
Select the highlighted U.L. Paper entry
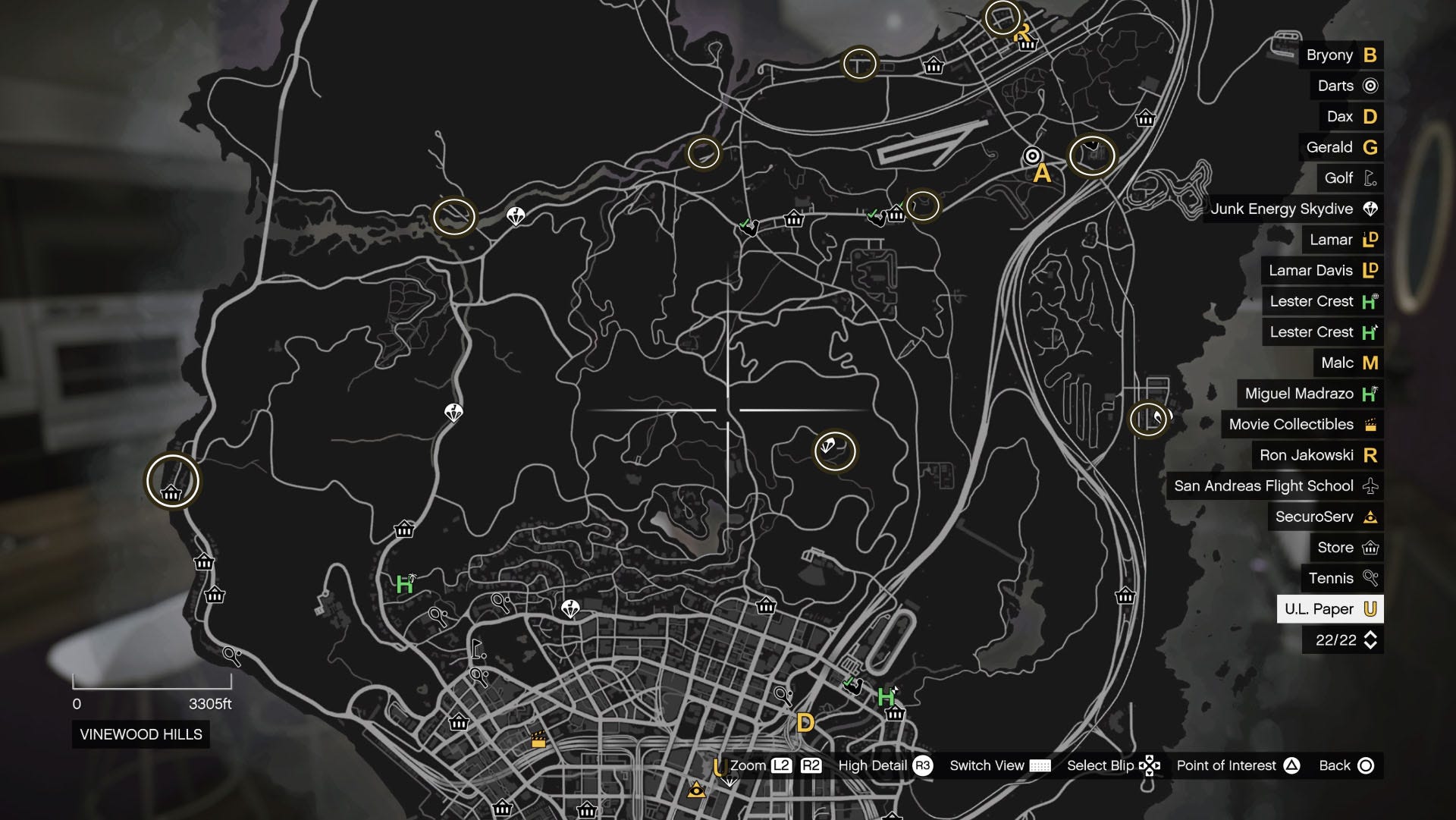[1329, 609]
